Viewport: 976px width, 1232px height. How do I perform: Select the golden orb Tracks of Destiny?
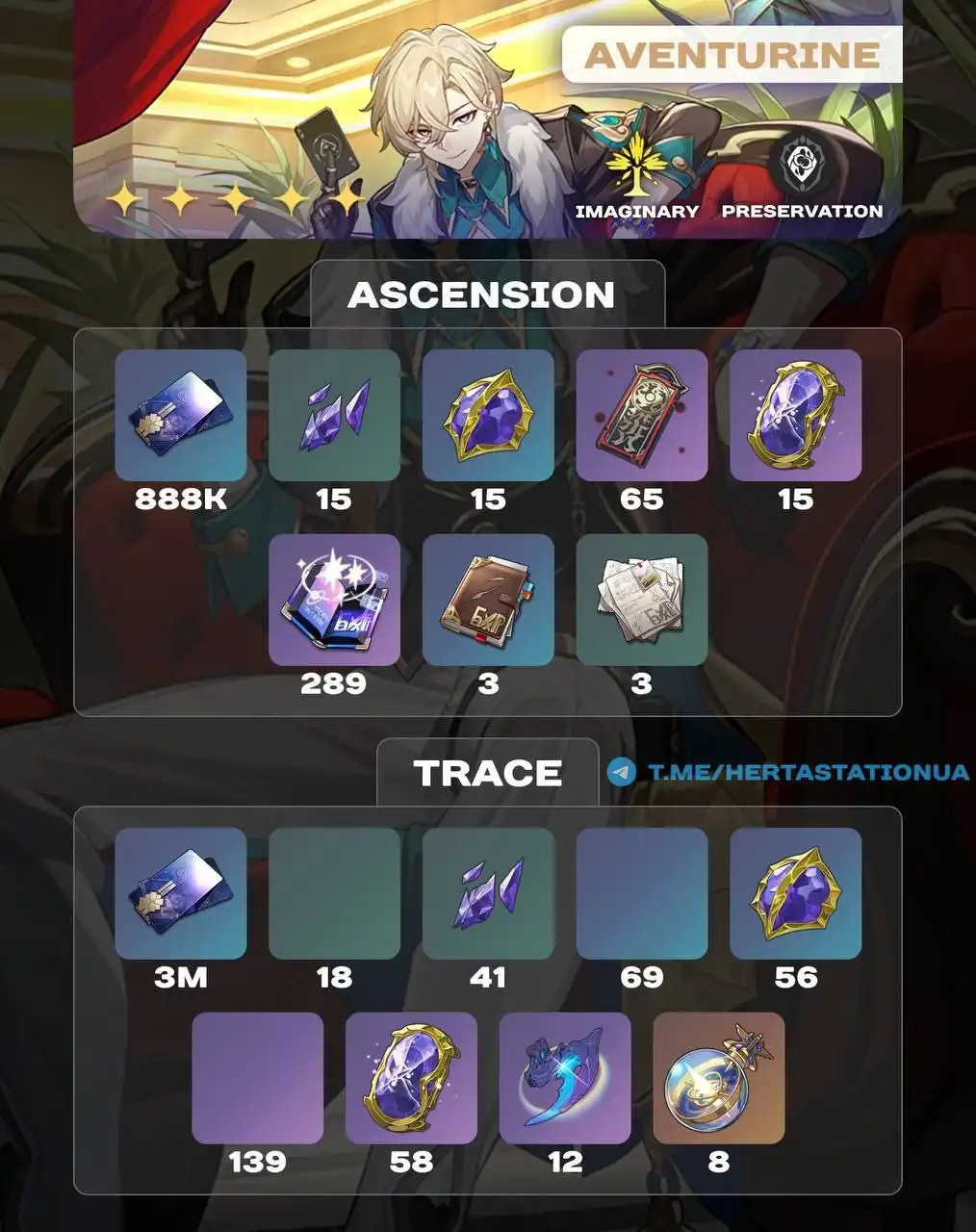[719, 1077]
